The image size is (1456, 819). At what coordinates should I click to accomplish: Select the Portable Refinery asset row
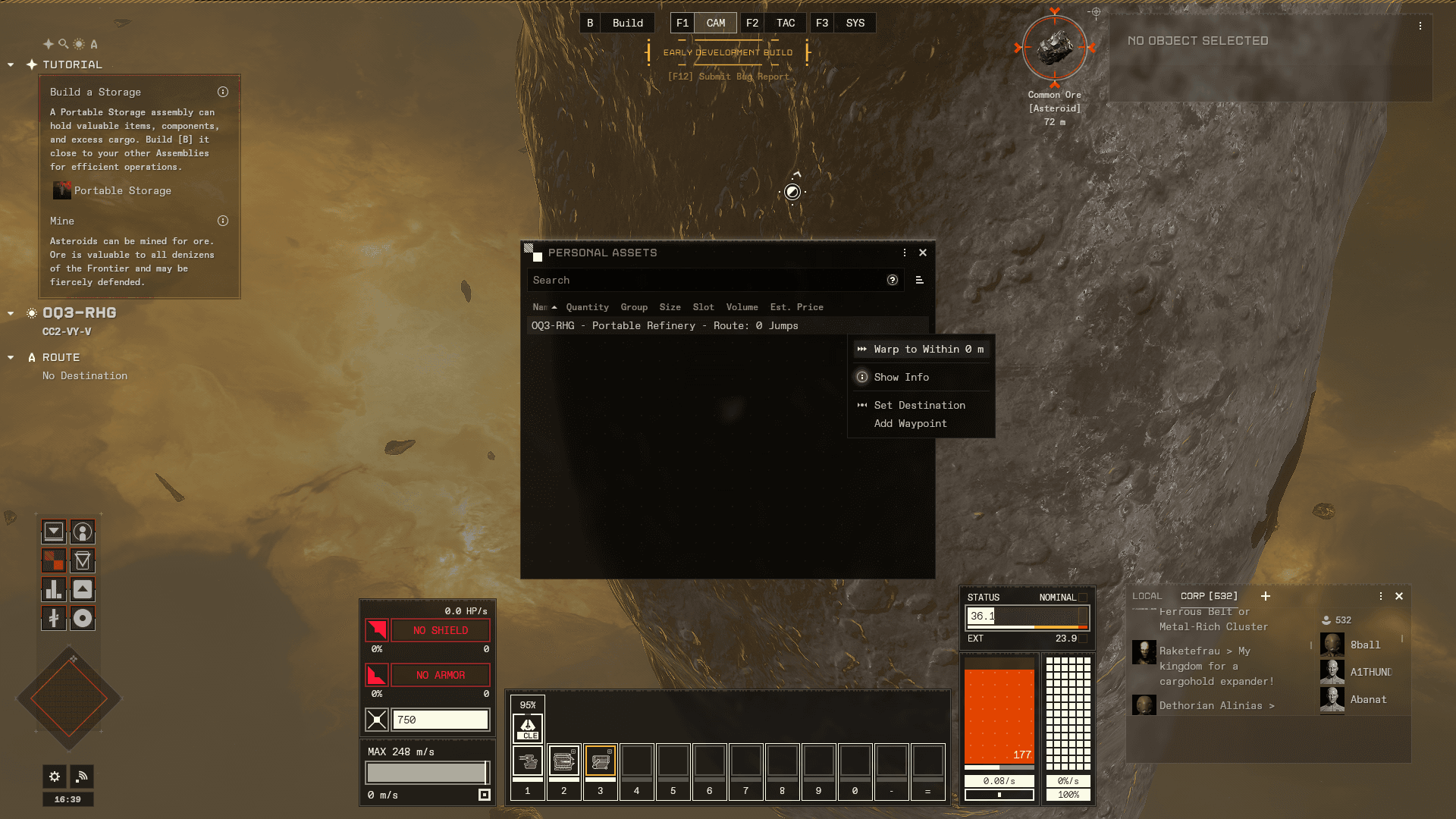[x=664, y=325]
